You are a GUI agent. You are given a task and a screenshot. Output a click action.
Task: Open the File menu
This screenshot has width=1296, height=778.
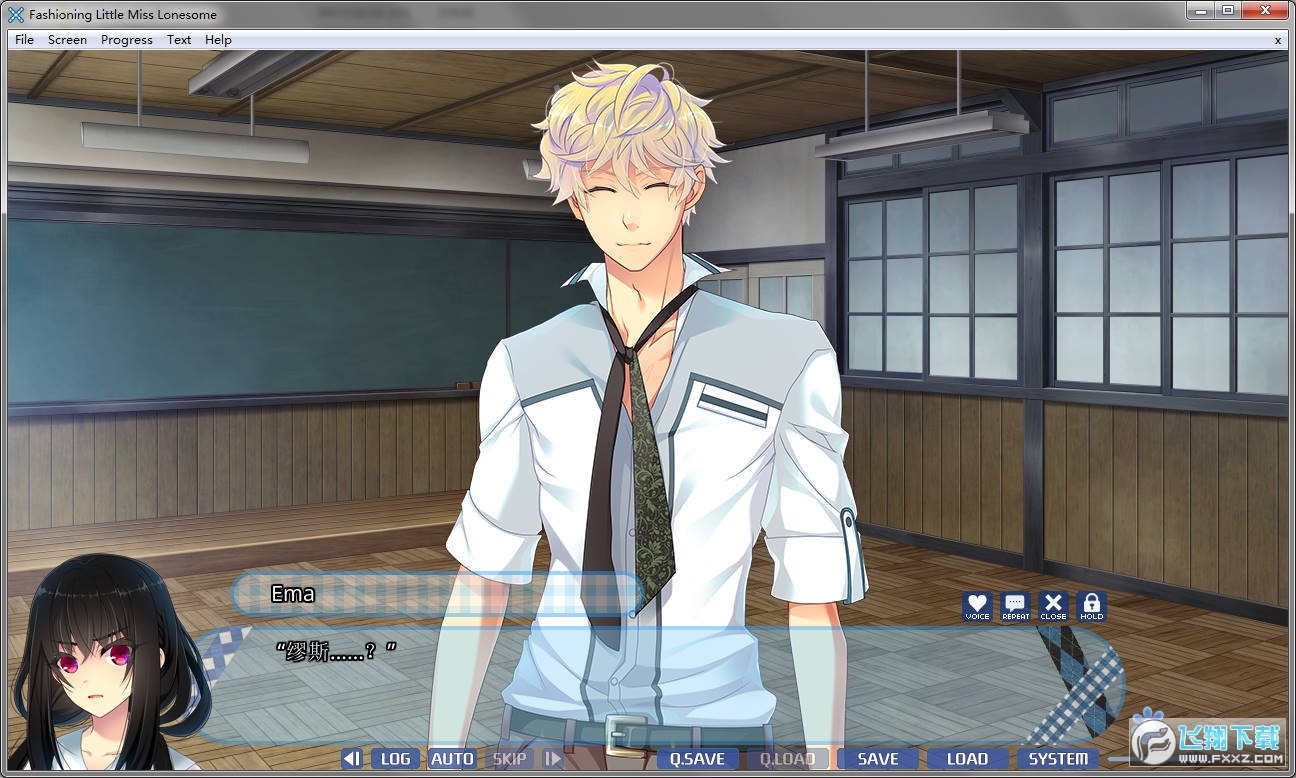click(x=24, y=40)
